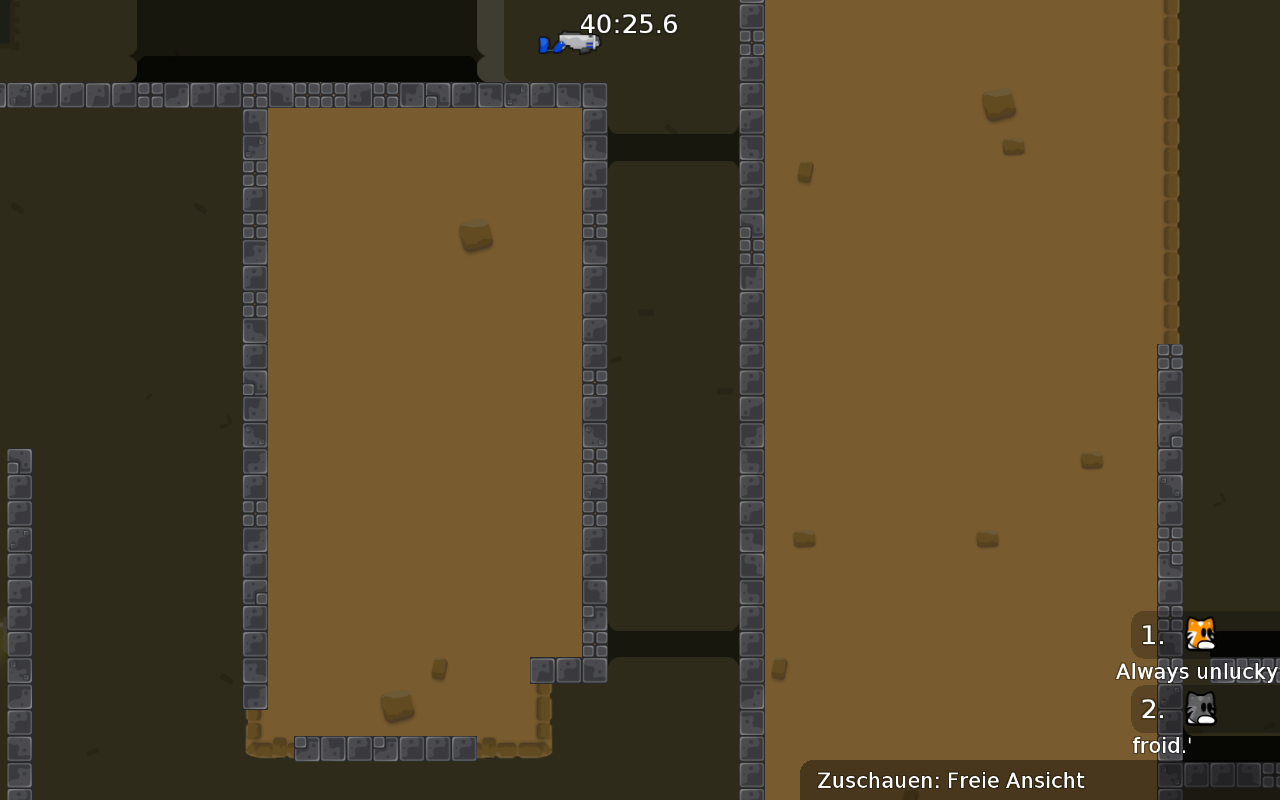Click the lone stone tile jutting from the wall

click(x=541, y=672)
